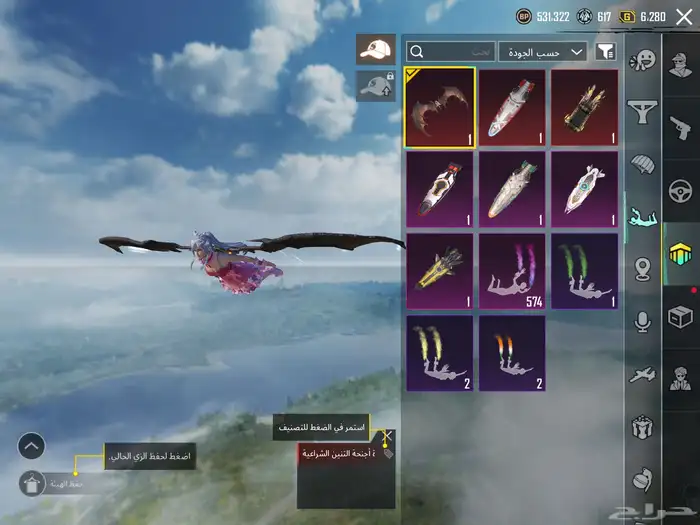Select the green smoke trail item
The width and height of the screenshot is (700, 525).
pyautogui.click(x=586, y=271)
